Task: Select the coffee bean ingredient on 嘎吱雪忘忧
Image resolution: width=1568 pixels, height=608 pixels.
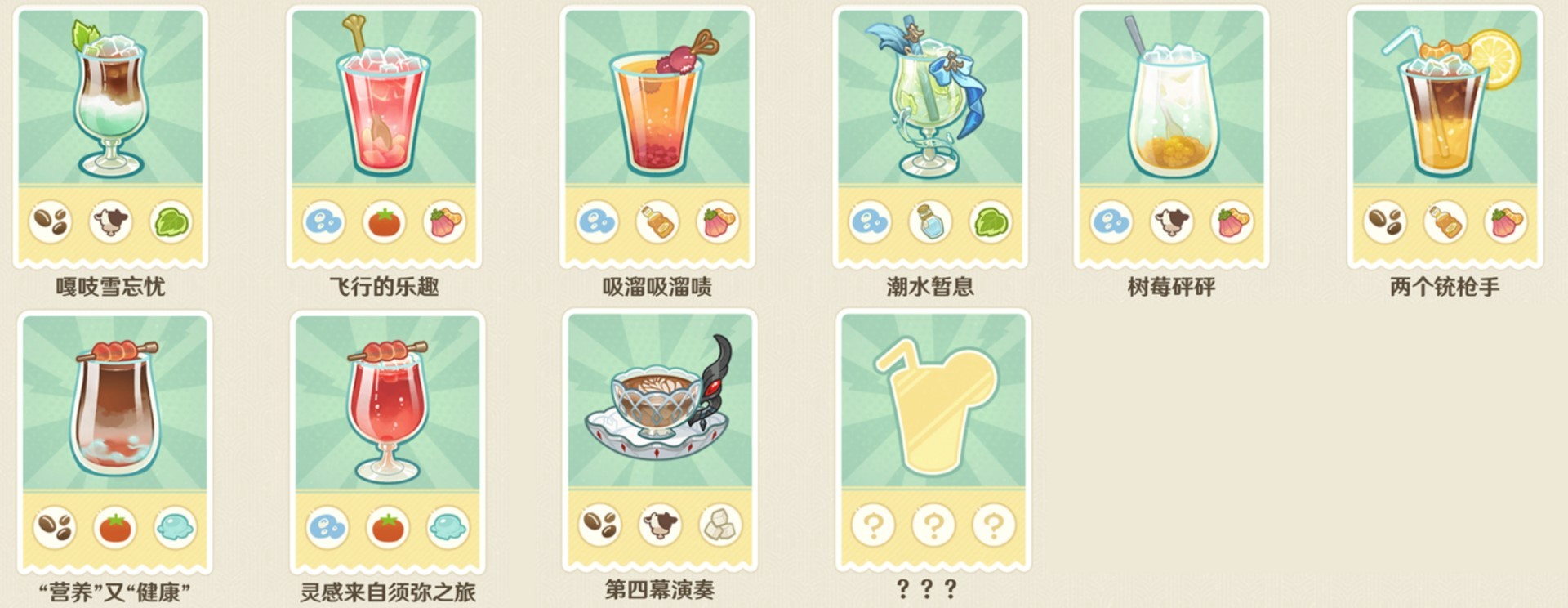Action: 53,221
